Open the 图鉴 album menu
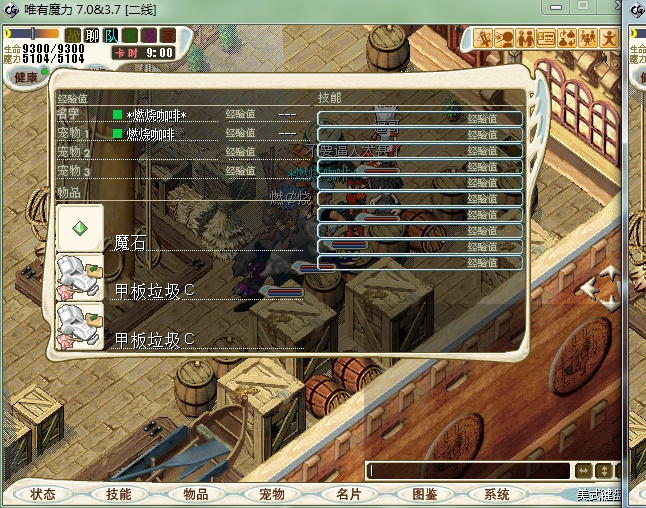The width and height of the screenshot is (646, 508). click(x=424, y=494)
